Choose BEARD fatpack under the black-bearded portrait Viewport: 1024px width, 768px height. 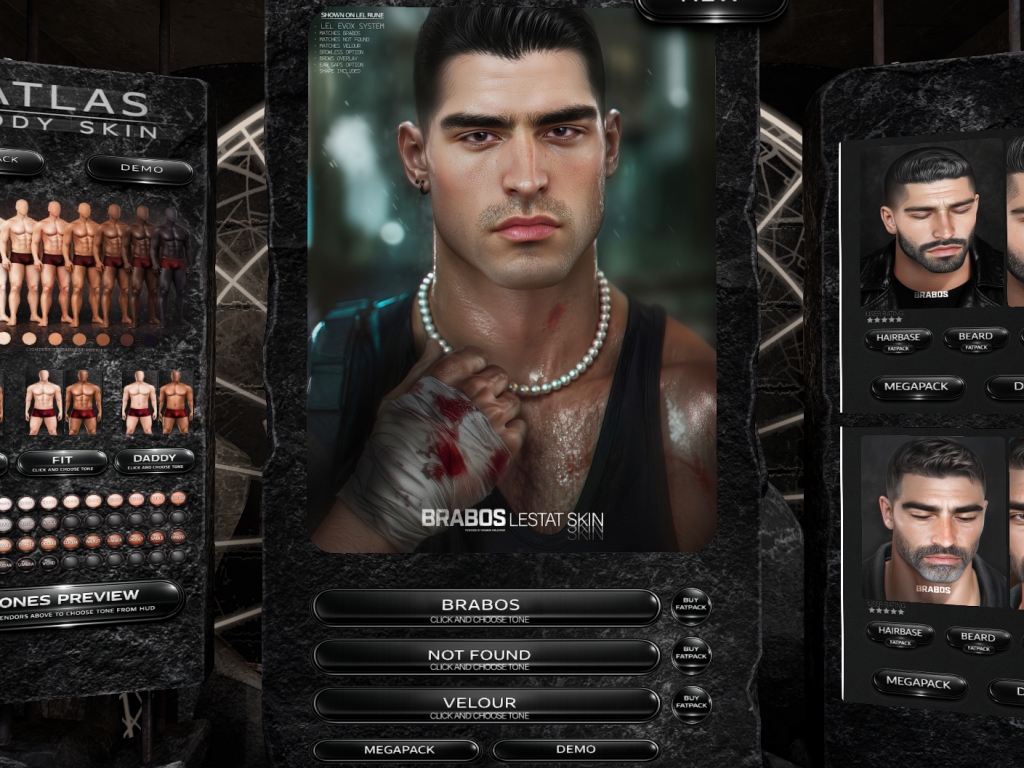click(975, 340)
